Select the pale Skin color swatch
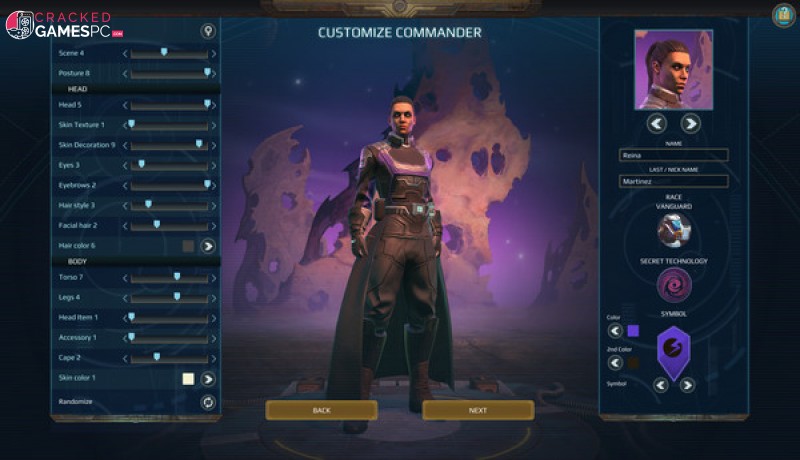The height and width of the screenshot is (460, 800). tap(187, 379)
